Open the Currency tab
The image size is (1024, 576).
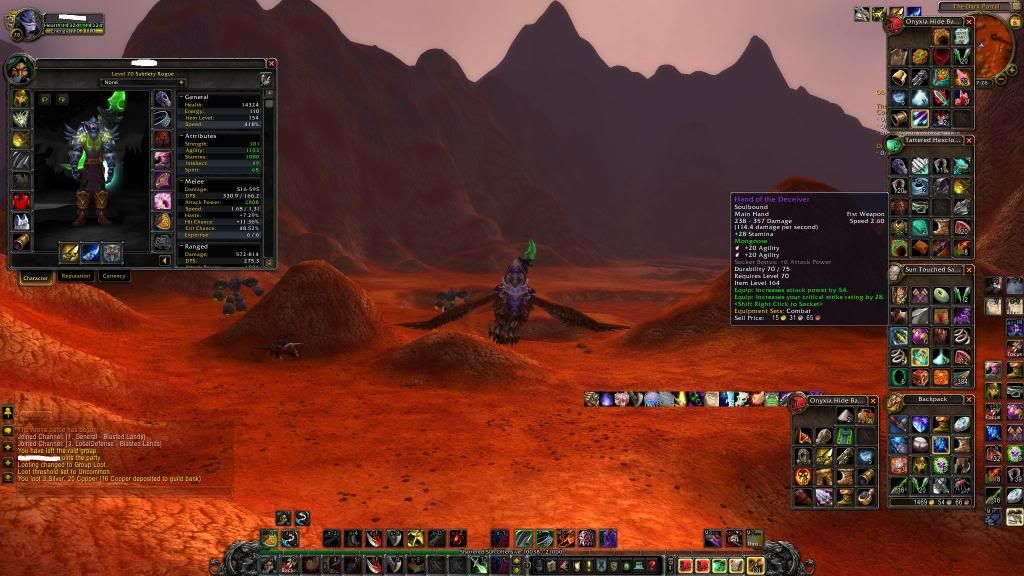114,276
